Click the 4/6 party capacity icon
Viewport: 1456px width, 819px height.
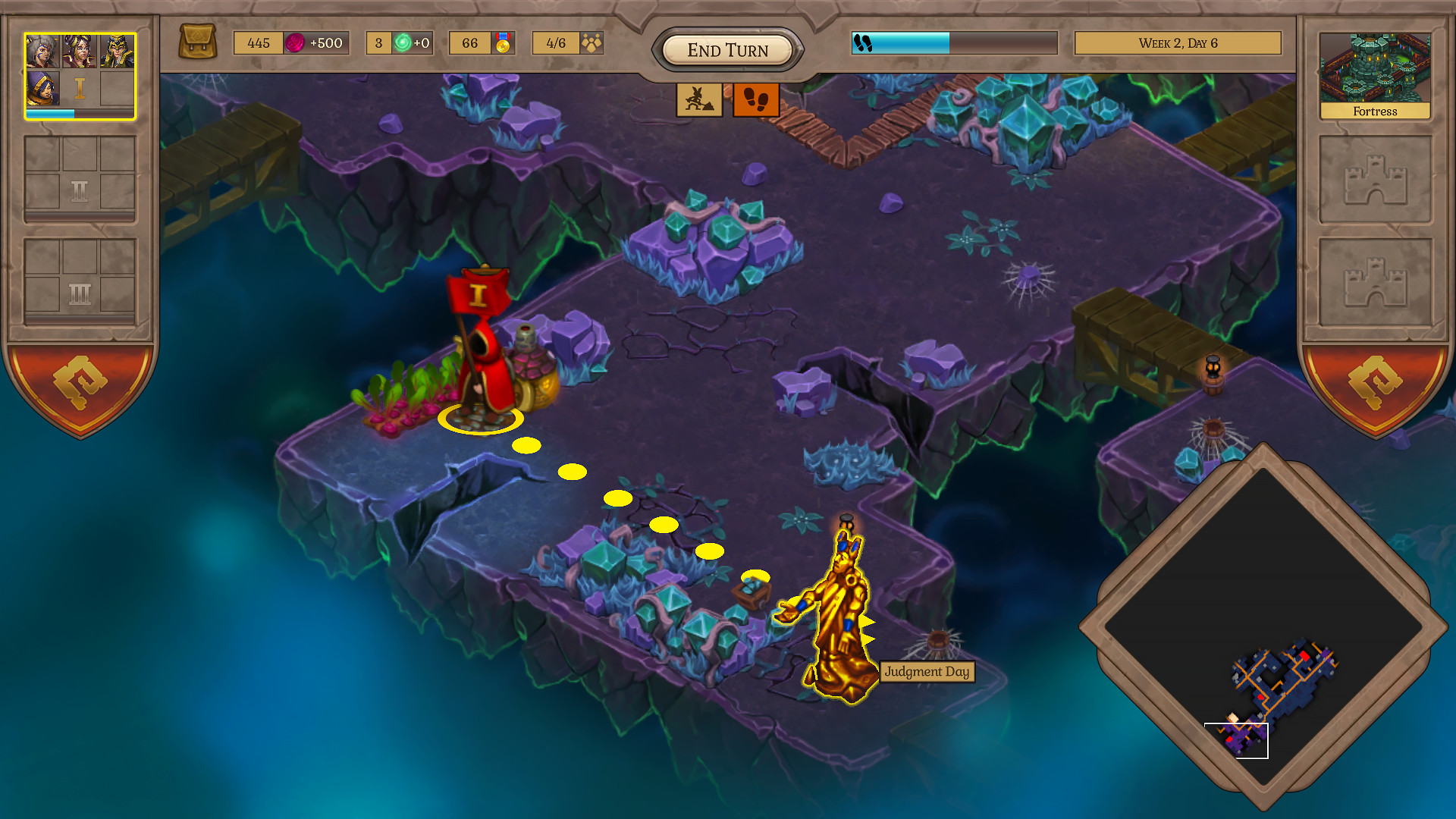tap(591, 43)
